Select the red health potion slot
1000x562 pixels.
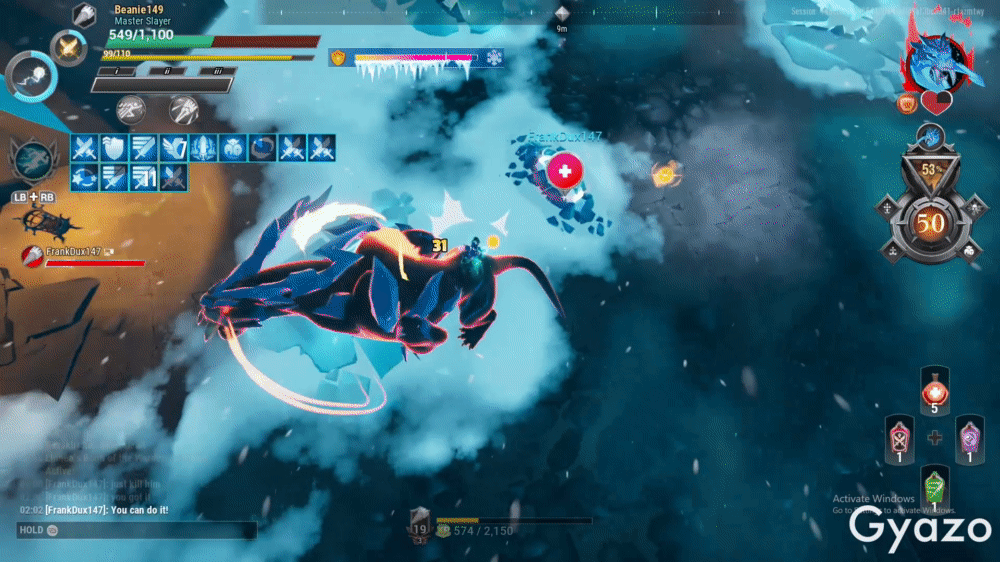(935, 389)
